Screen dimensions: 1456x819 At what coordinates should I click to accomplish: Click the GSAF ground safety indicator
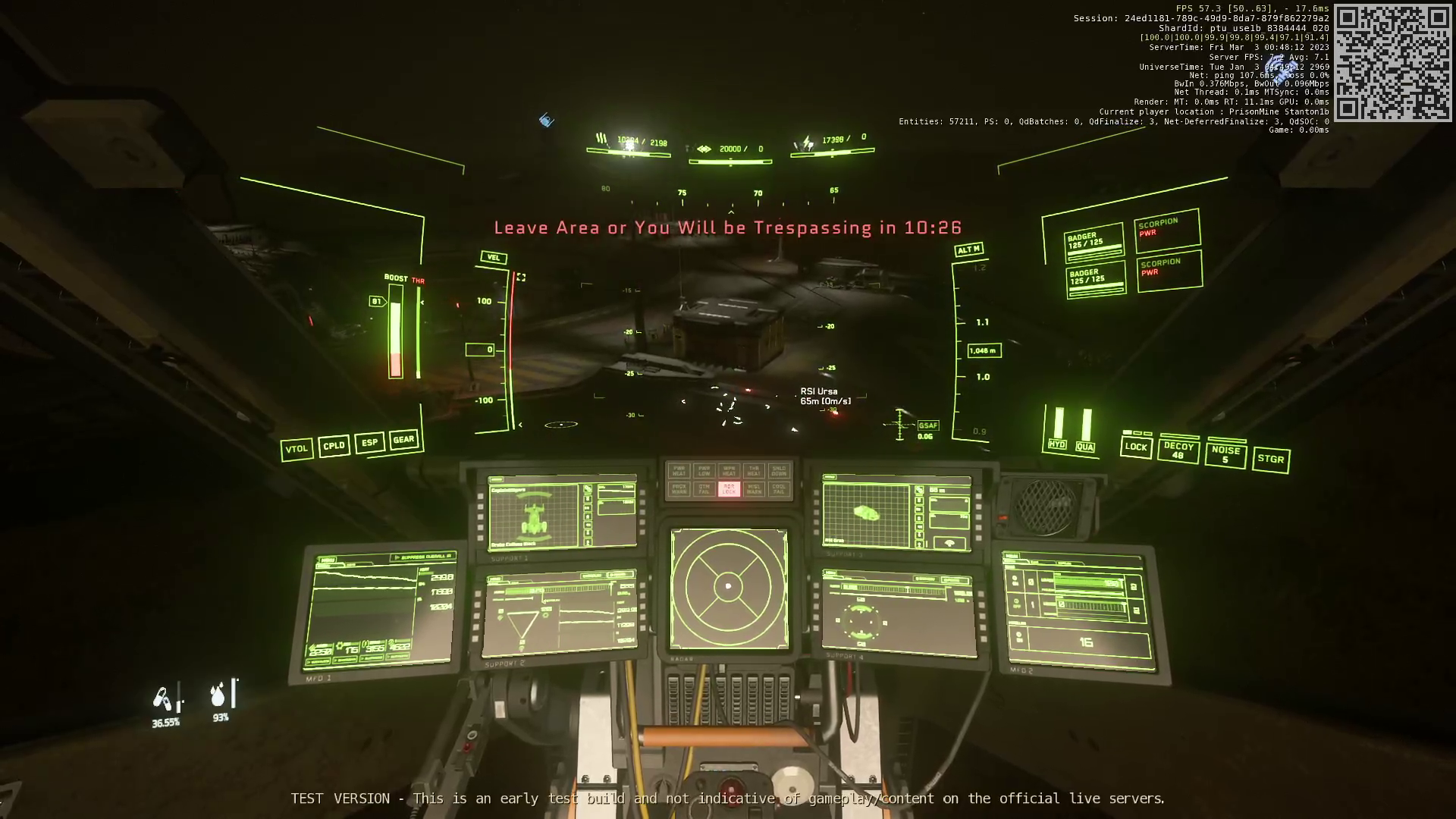click(928, 425)
